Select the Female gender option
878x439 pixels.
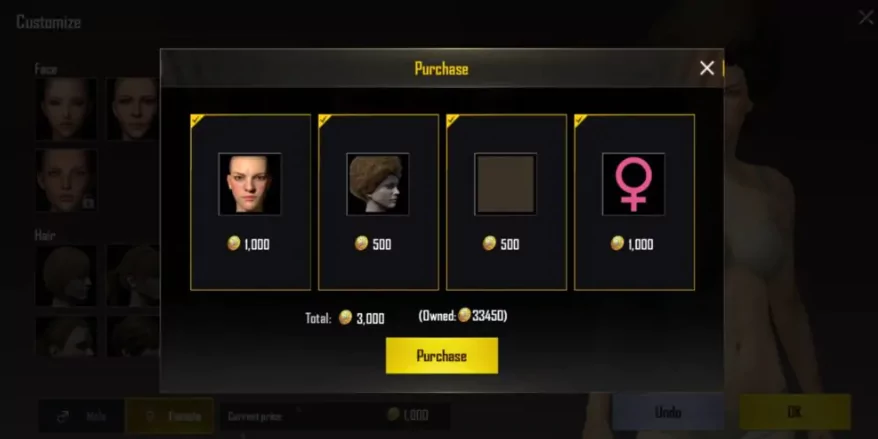pyautogui.click(x=170, y=415)
